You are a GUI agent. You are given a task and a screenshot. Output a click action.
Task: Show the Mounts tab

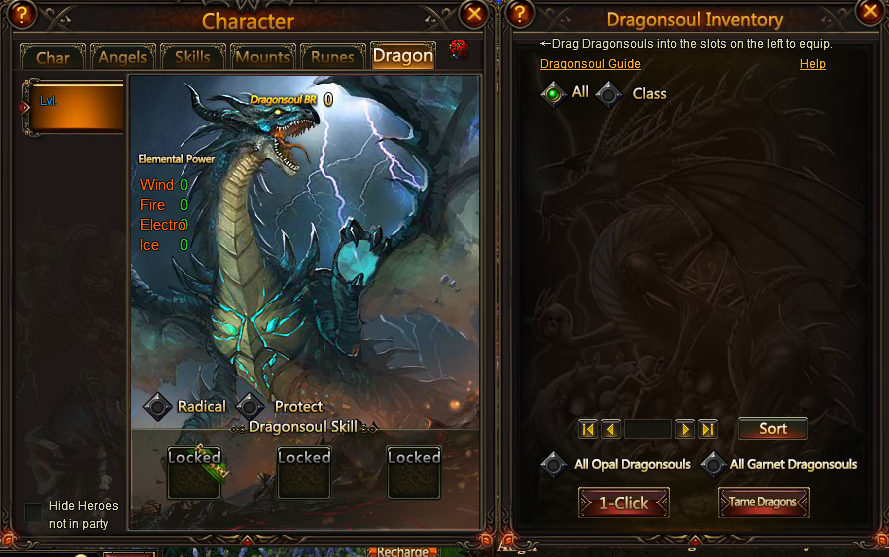point(263,57)
